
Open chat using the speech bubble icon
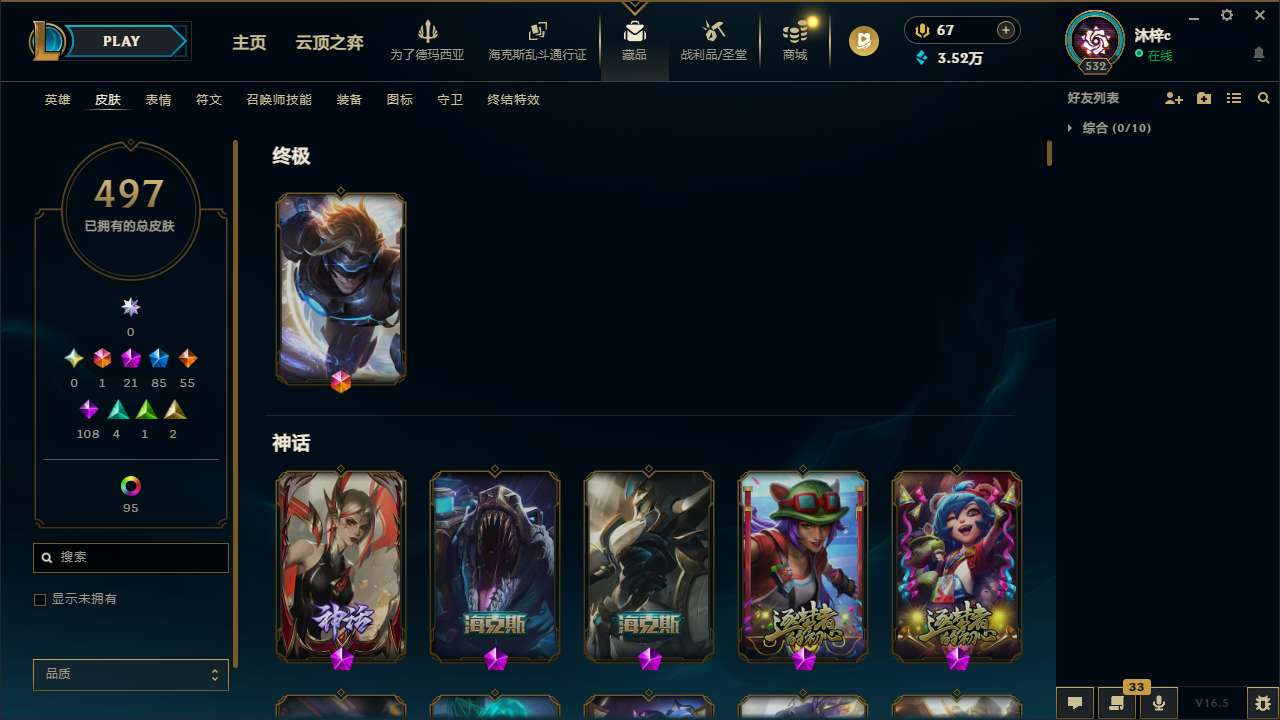[1074, 703]
